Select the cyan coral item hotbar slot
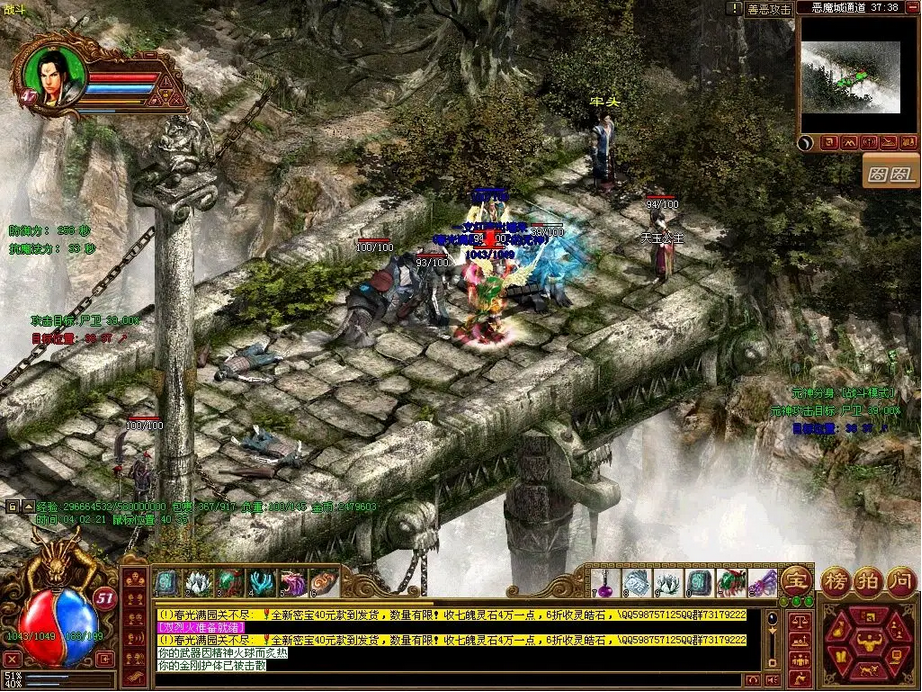The height and width of the screenshot is (692, 922). coord(260,582)
